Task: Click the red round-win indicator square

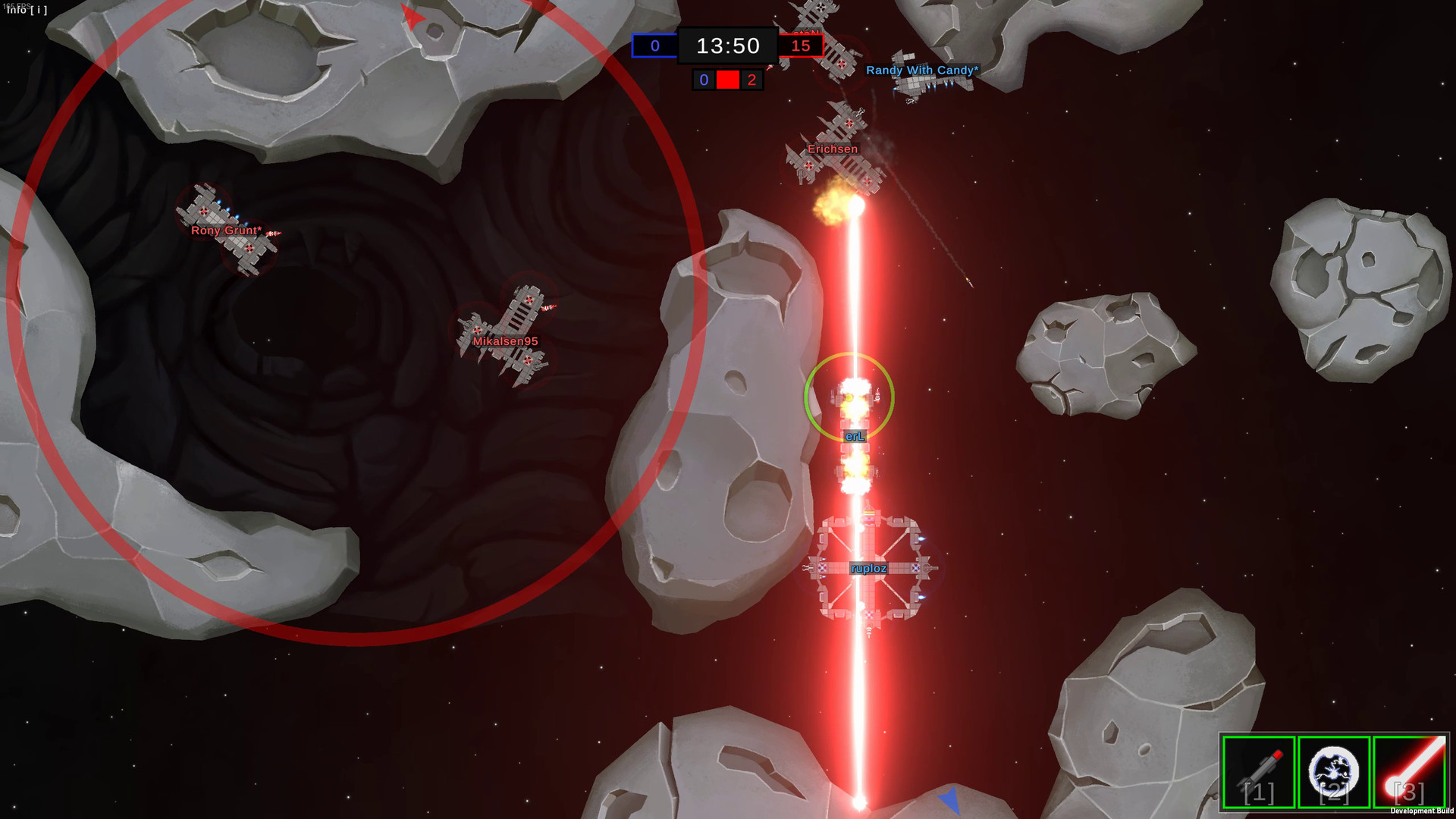Action: coord(728,80)
